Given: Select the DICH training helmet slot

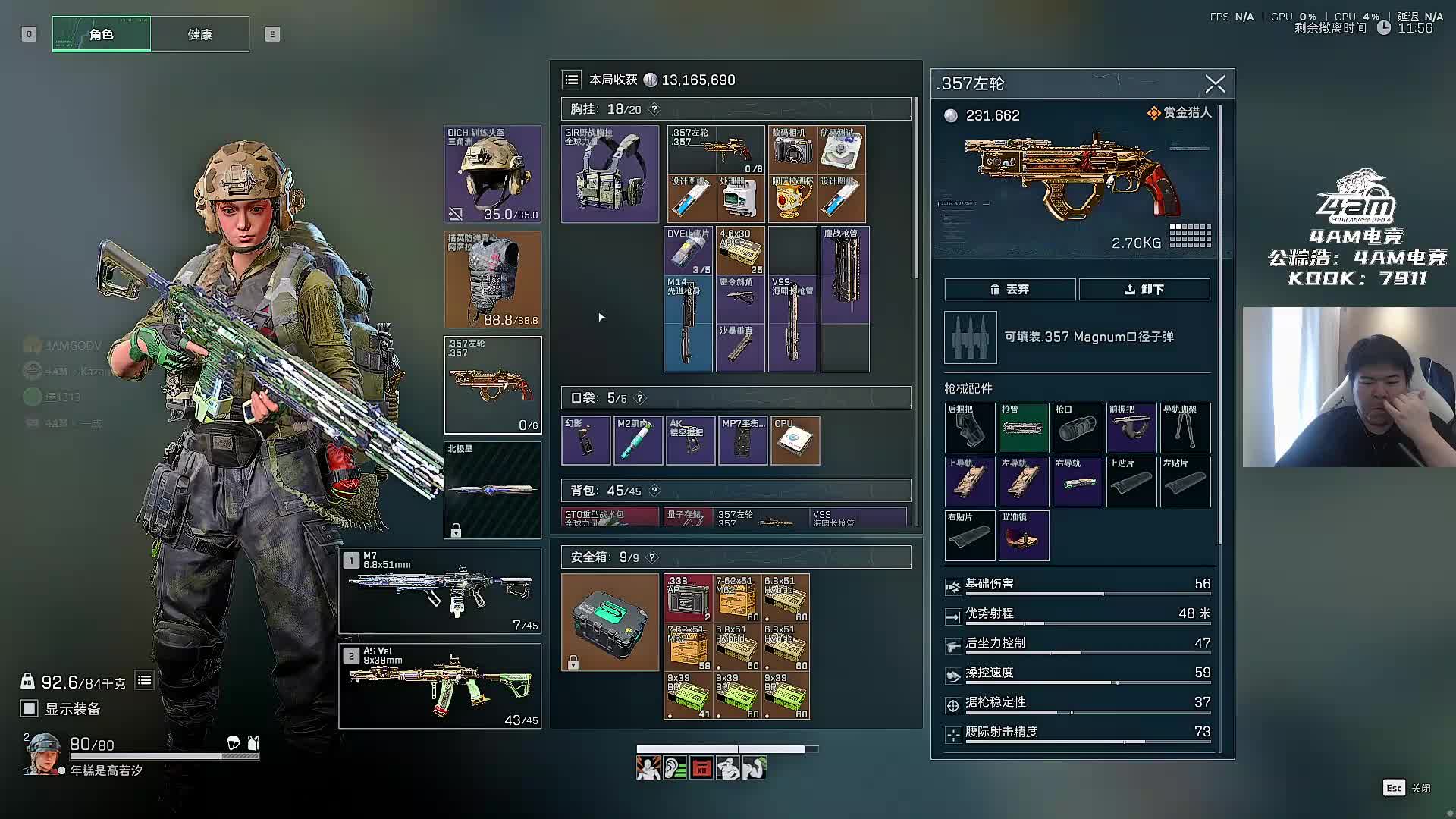Looking at the screenshot, I should click(x=492, y=174).
